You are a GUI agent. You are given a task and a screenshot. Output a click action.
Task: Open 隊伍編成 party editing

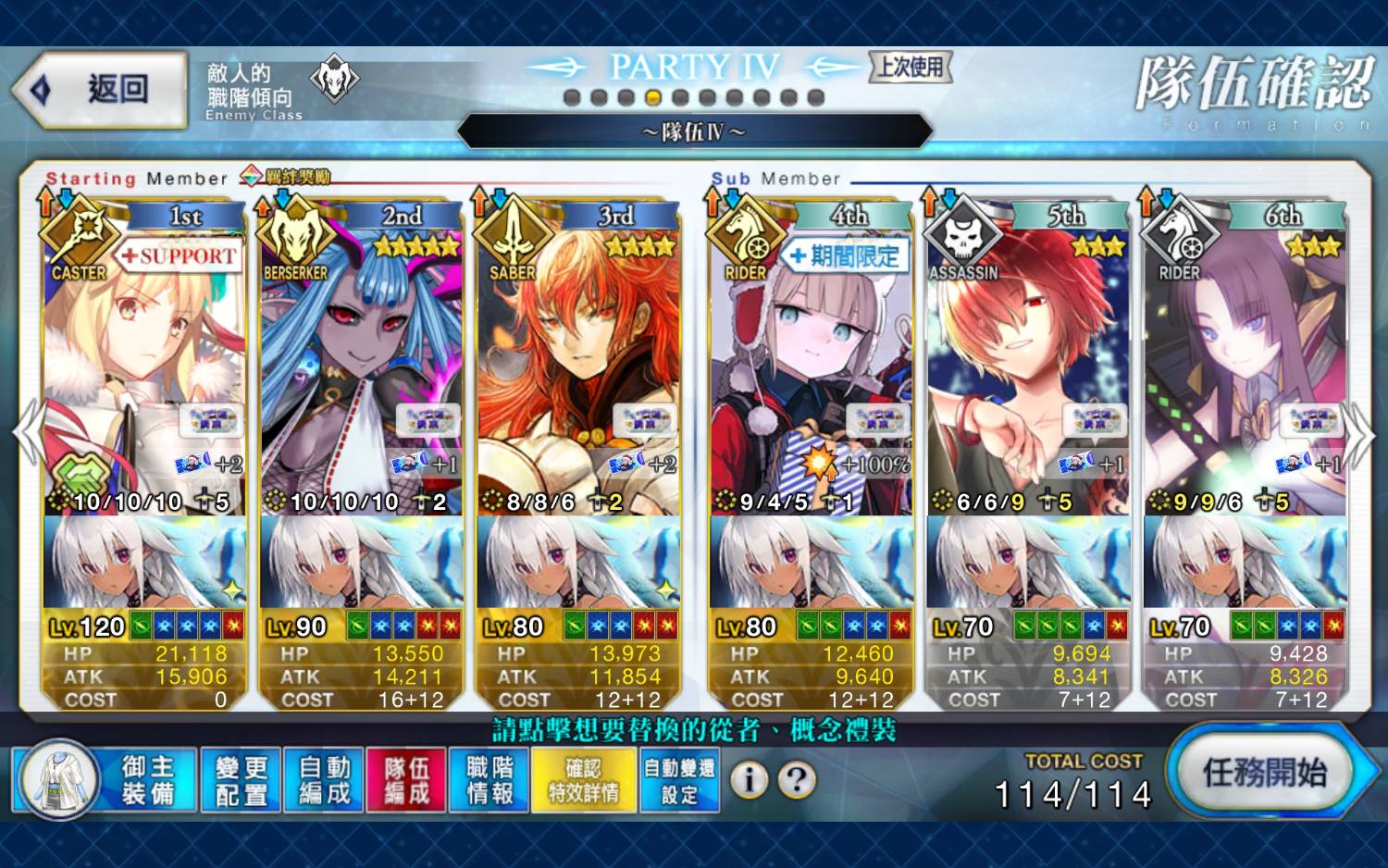pos(406,780)
